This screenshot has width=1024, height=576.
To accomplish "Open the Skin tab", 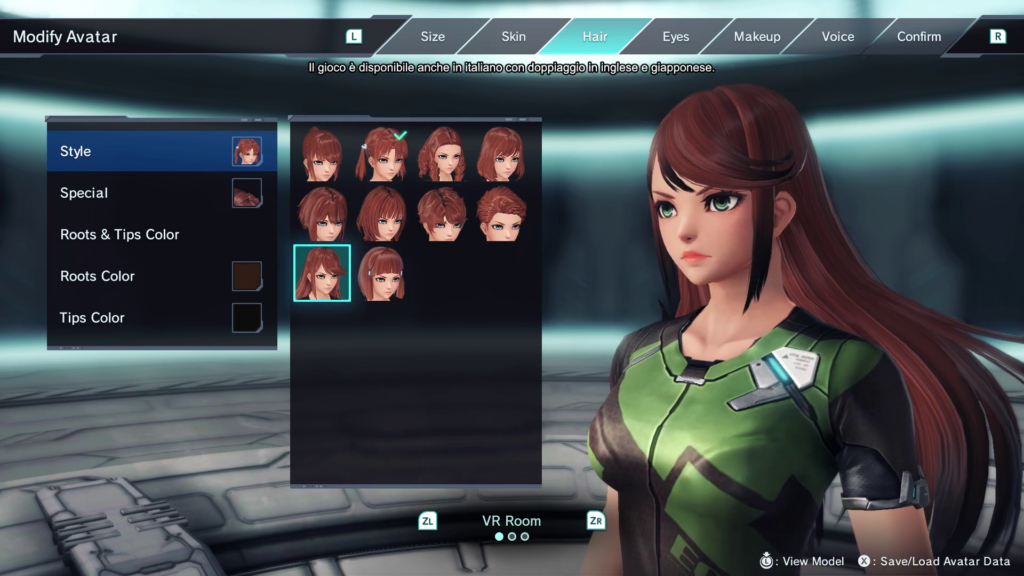I will tap(513, 37).
